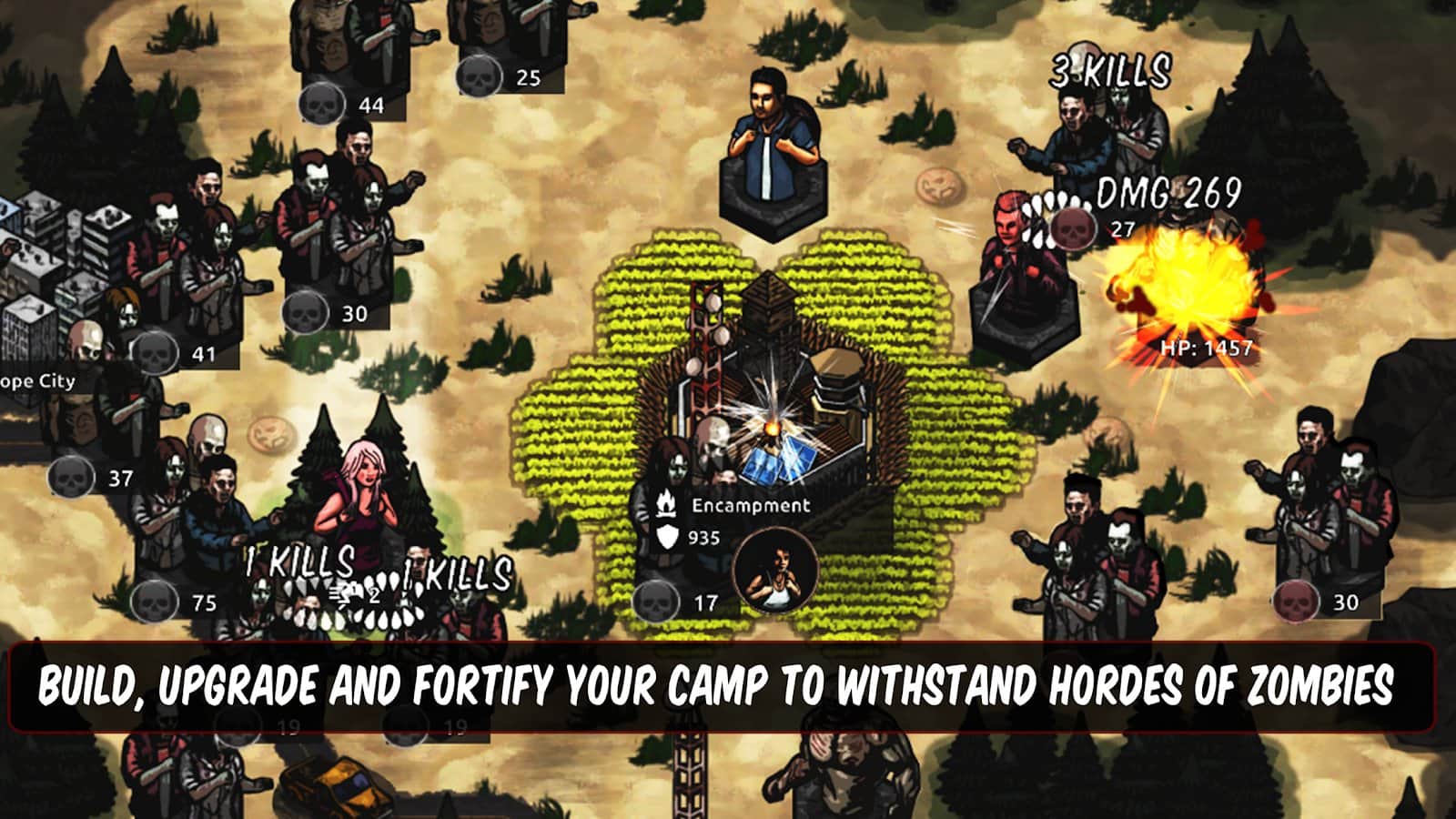Click the DMG 269 damage indicator
Viewport: 1456px width, 819px height.
pyautogui.click(x=1168, y=194)
